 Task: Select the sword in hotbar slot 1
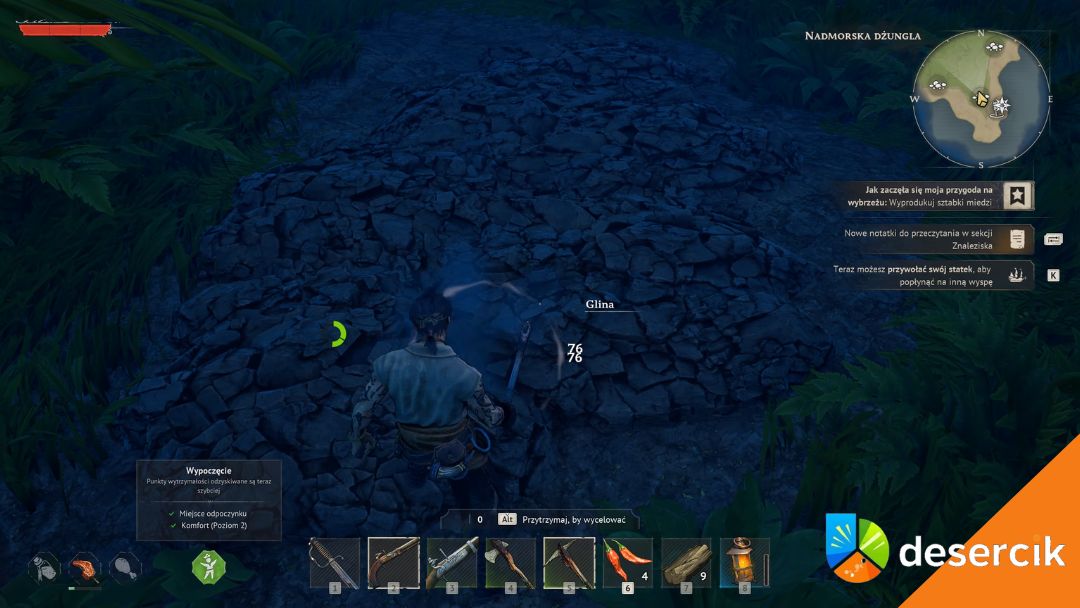click(x=334, y=562)
